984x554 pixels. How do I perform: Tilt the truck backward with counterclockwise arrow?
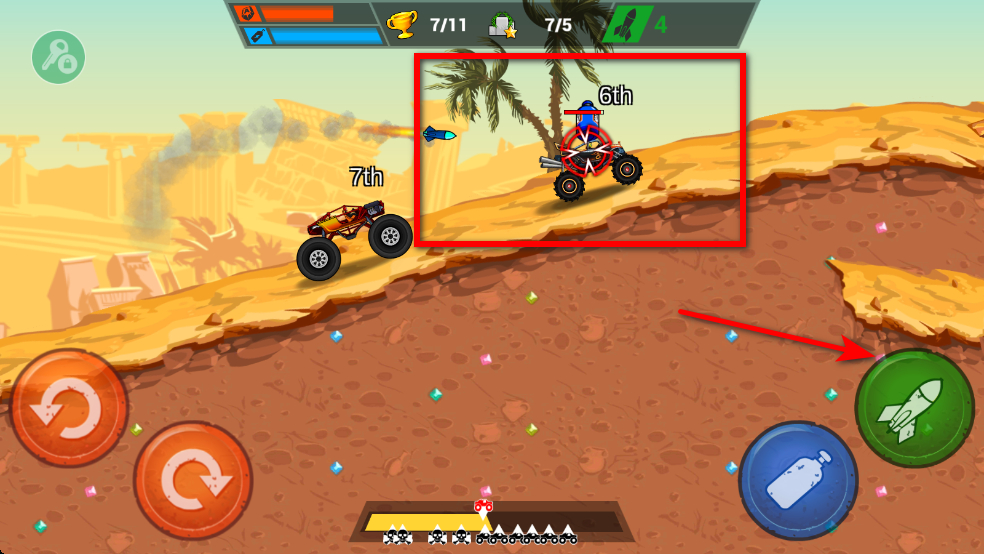point(68,408)
